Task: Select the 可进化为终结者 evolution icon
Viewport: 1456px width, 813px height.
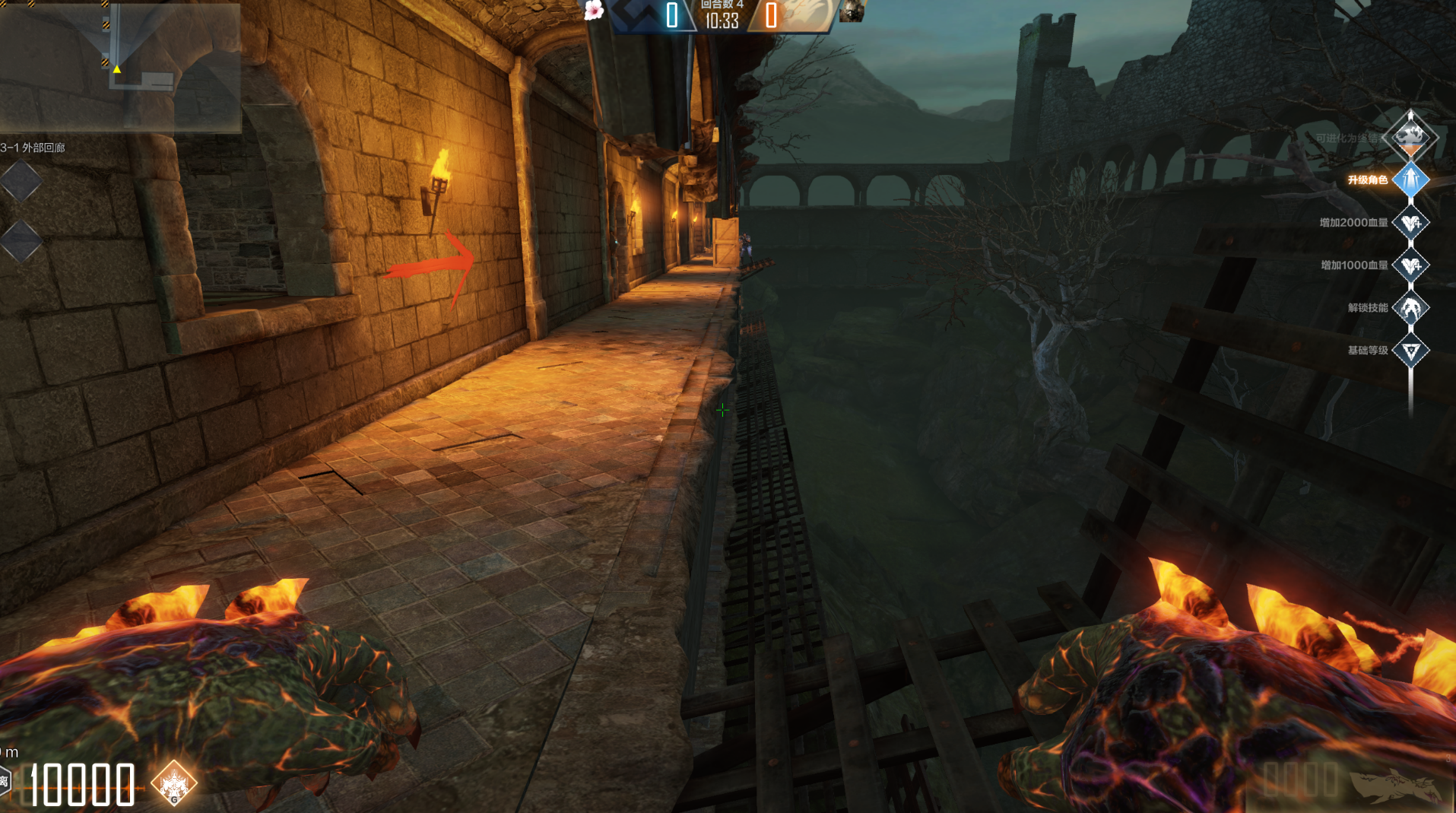Action: tap(1411, 137)
